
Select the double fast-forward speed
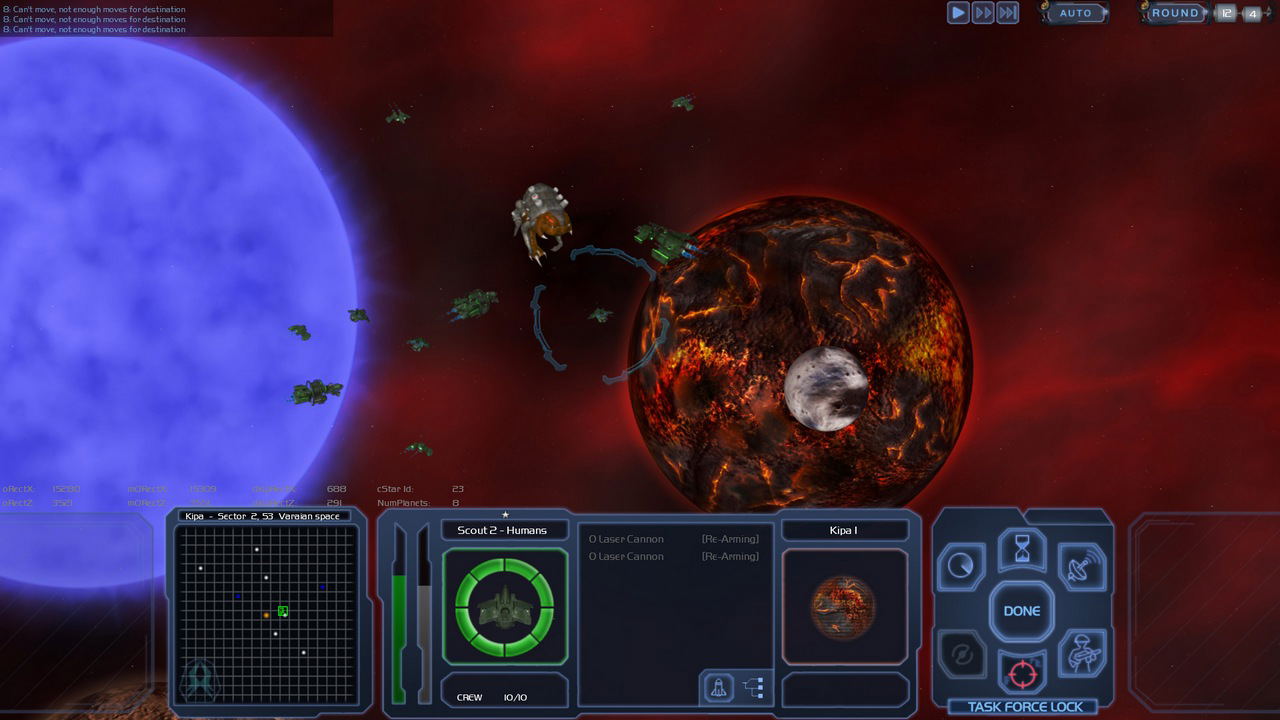click(x=983, y=13)
